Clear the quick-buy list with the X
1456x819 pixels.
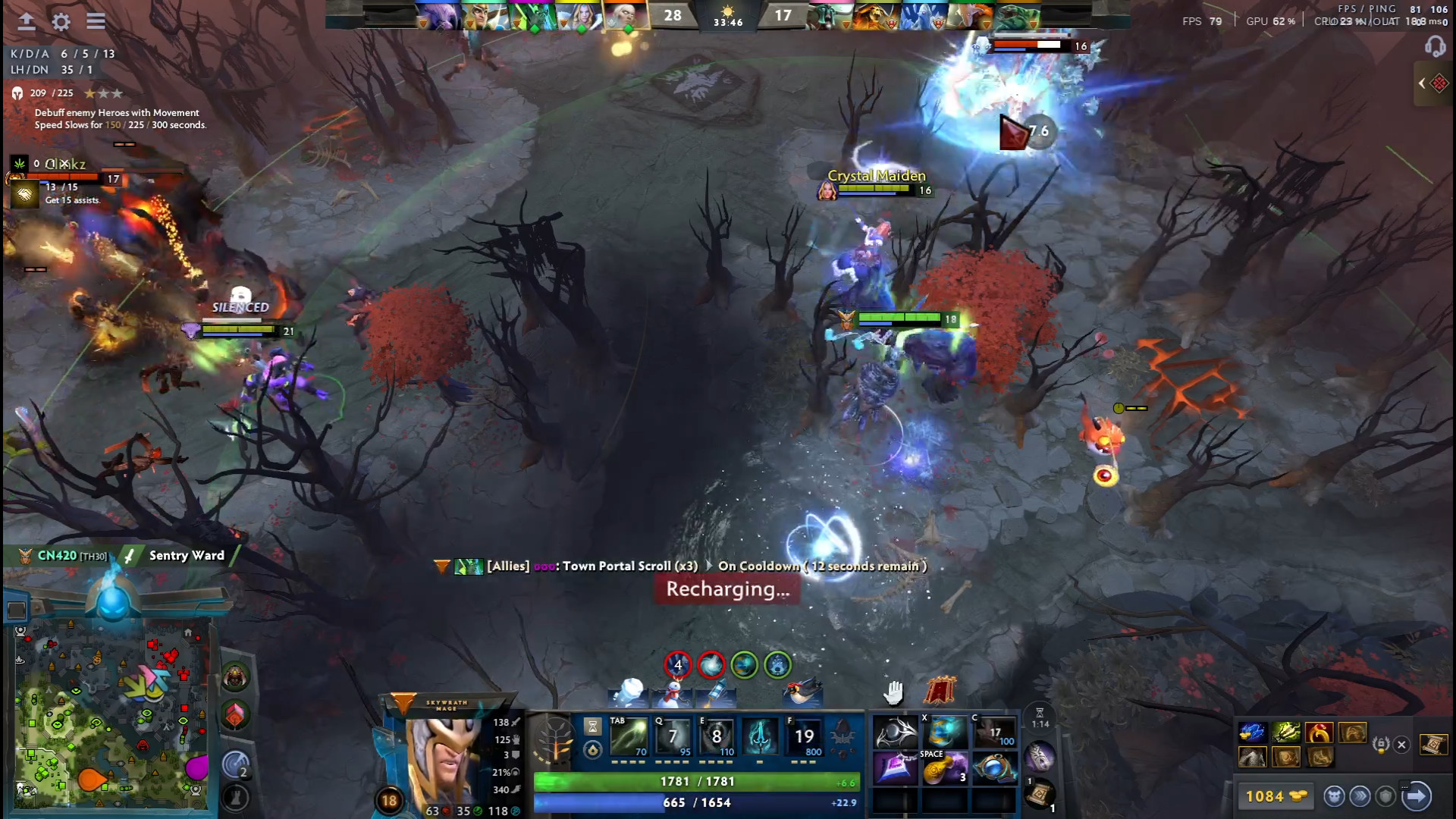(1401, 745)
